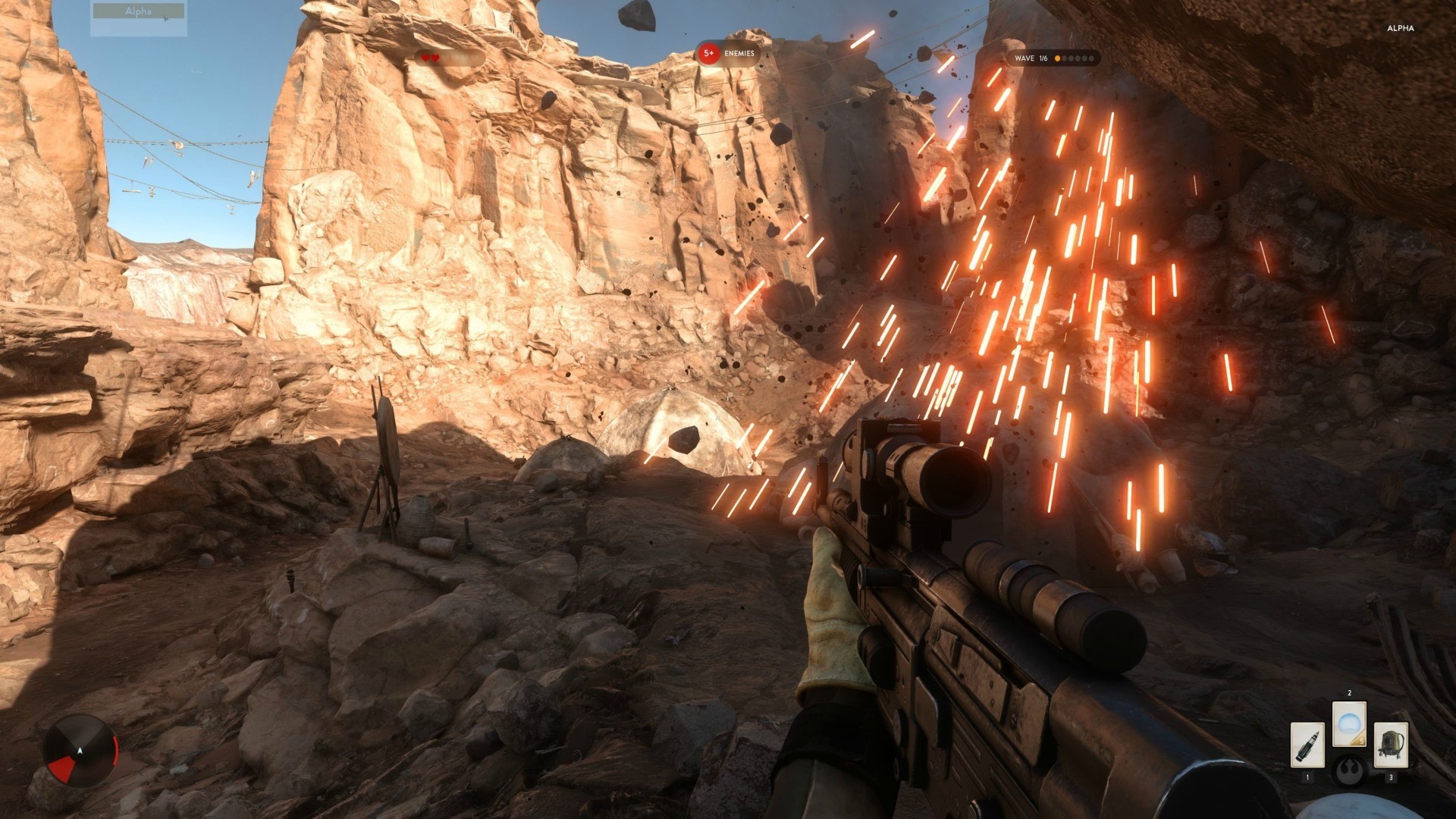Toggle the final wave dot on the tracker
Viewport: 1456px width, 819px height.
pyautogui.click(x=1090, y=58)
